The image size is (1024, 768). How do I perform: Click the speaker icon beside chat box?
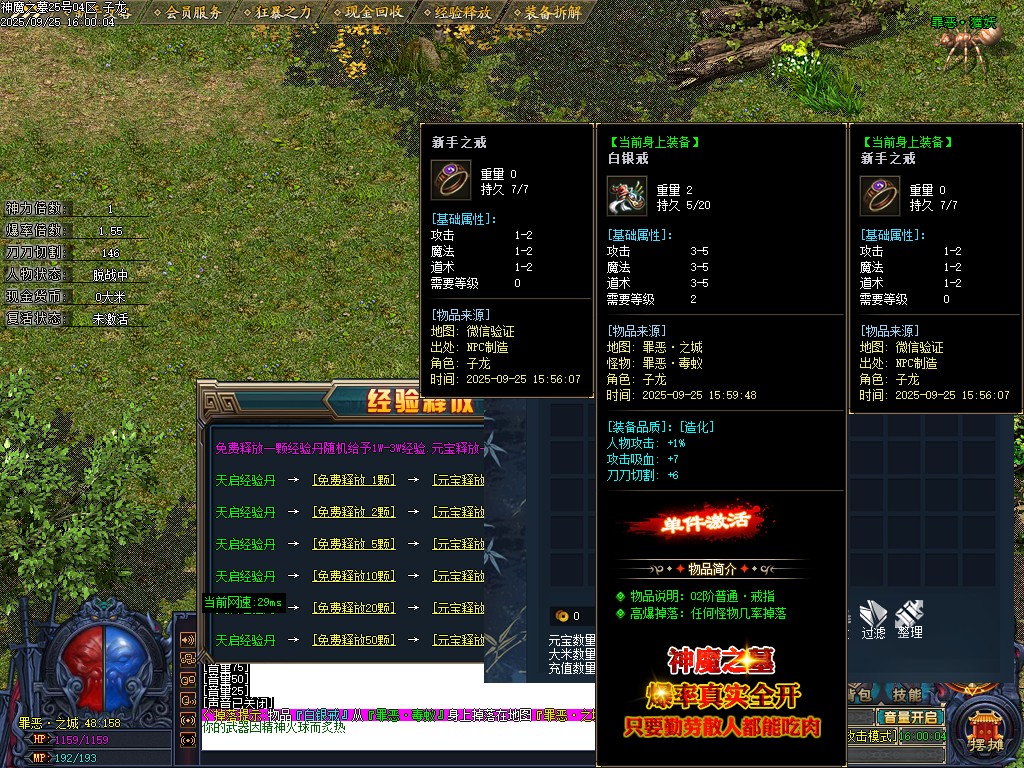187,640
